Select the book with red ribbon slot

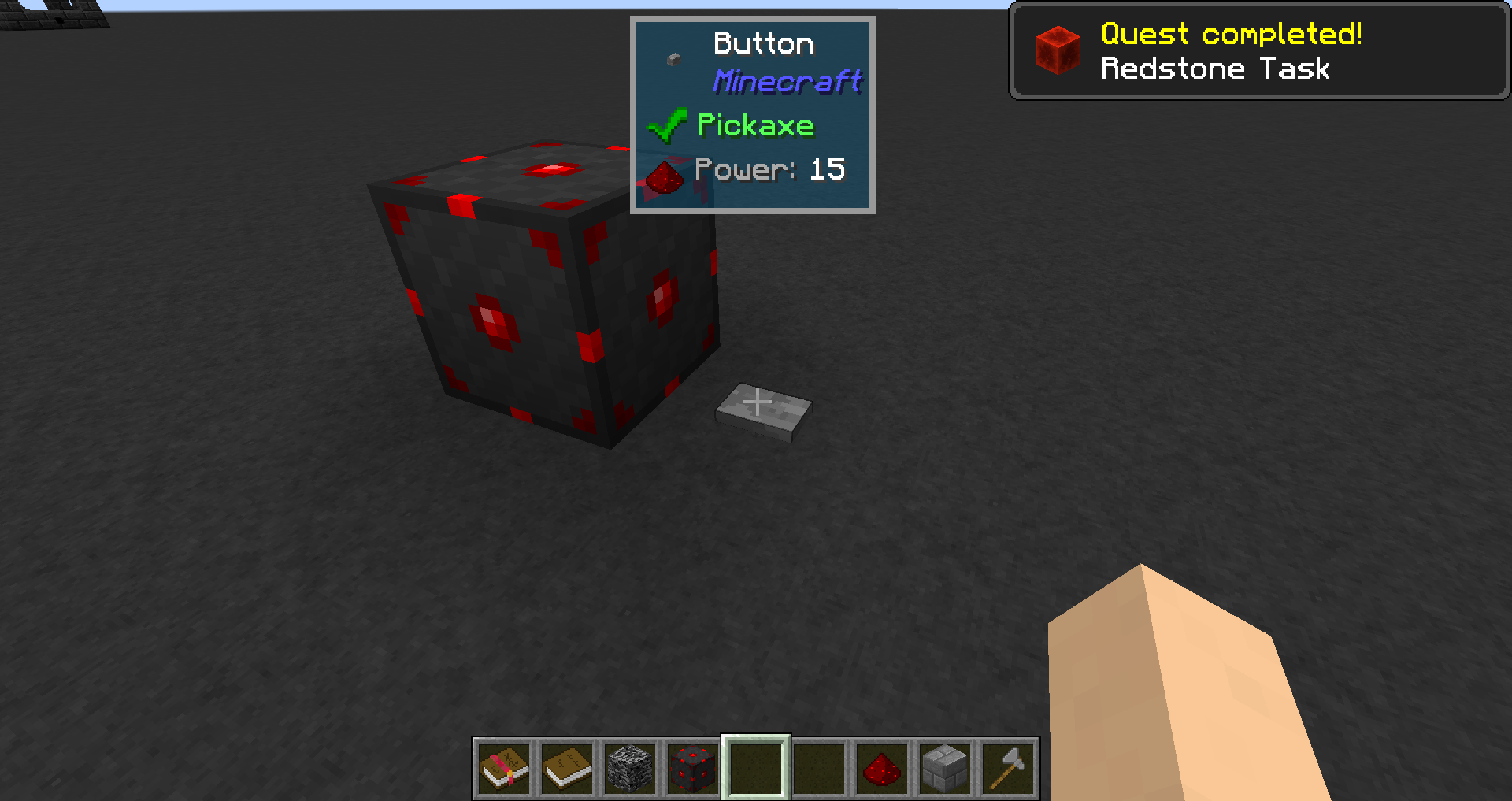[504, 768]
